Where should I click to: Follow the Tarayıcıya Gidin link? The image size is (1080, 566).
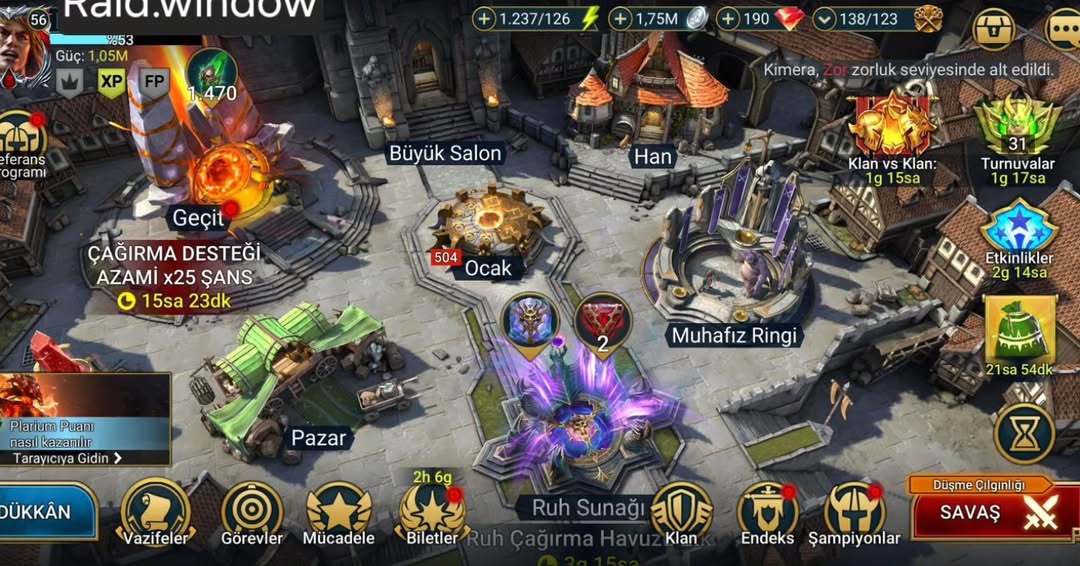pos(68,458)
